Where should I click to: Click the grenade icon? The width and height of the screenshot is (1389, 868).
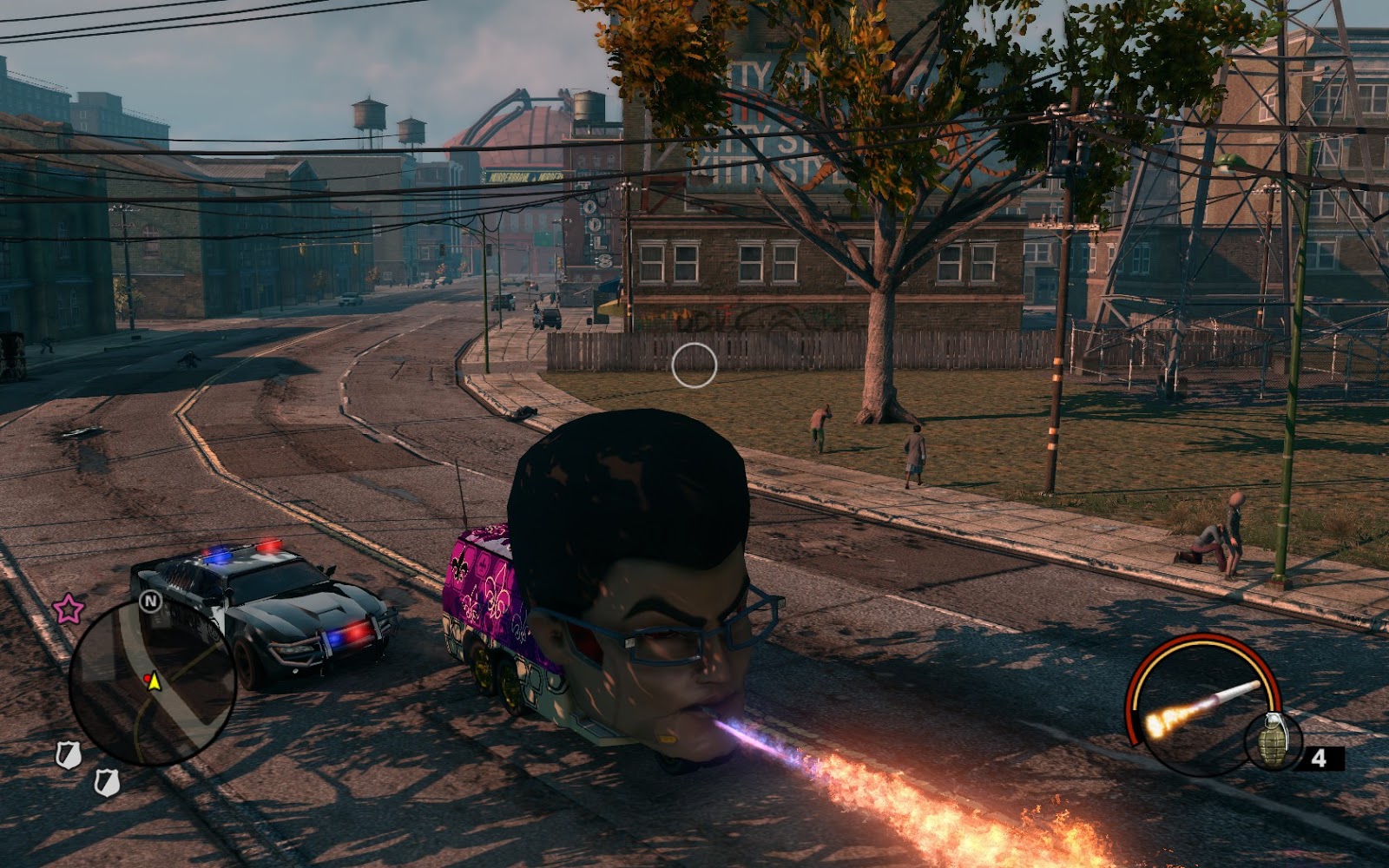click(x=1273, y=740)
